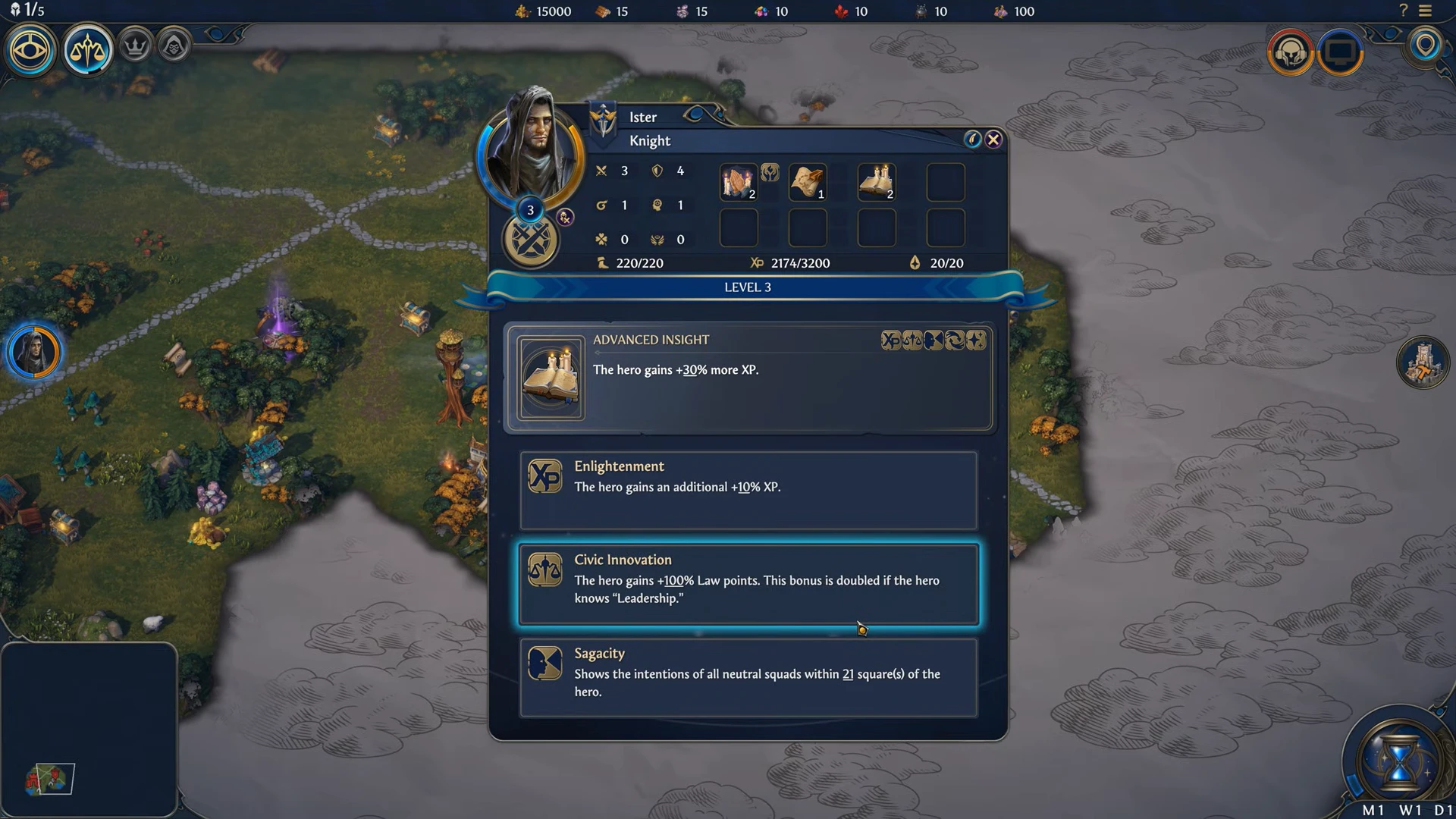Select the map scroll skill slot
1456x819 pixels.
tap(808, 182)
